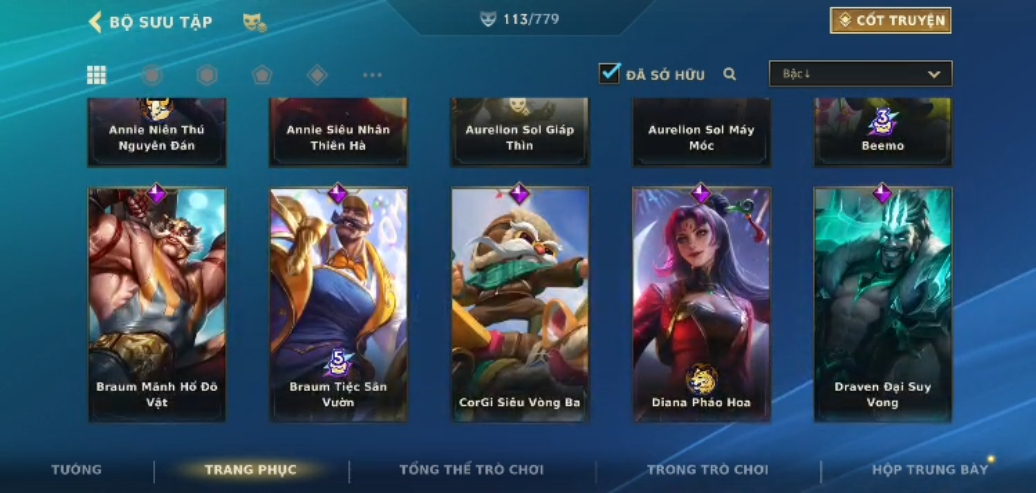1036x493 pixels.
Task: Switch to the Tổng Thể Trò Chơi tab
Action: click(471, 470)
